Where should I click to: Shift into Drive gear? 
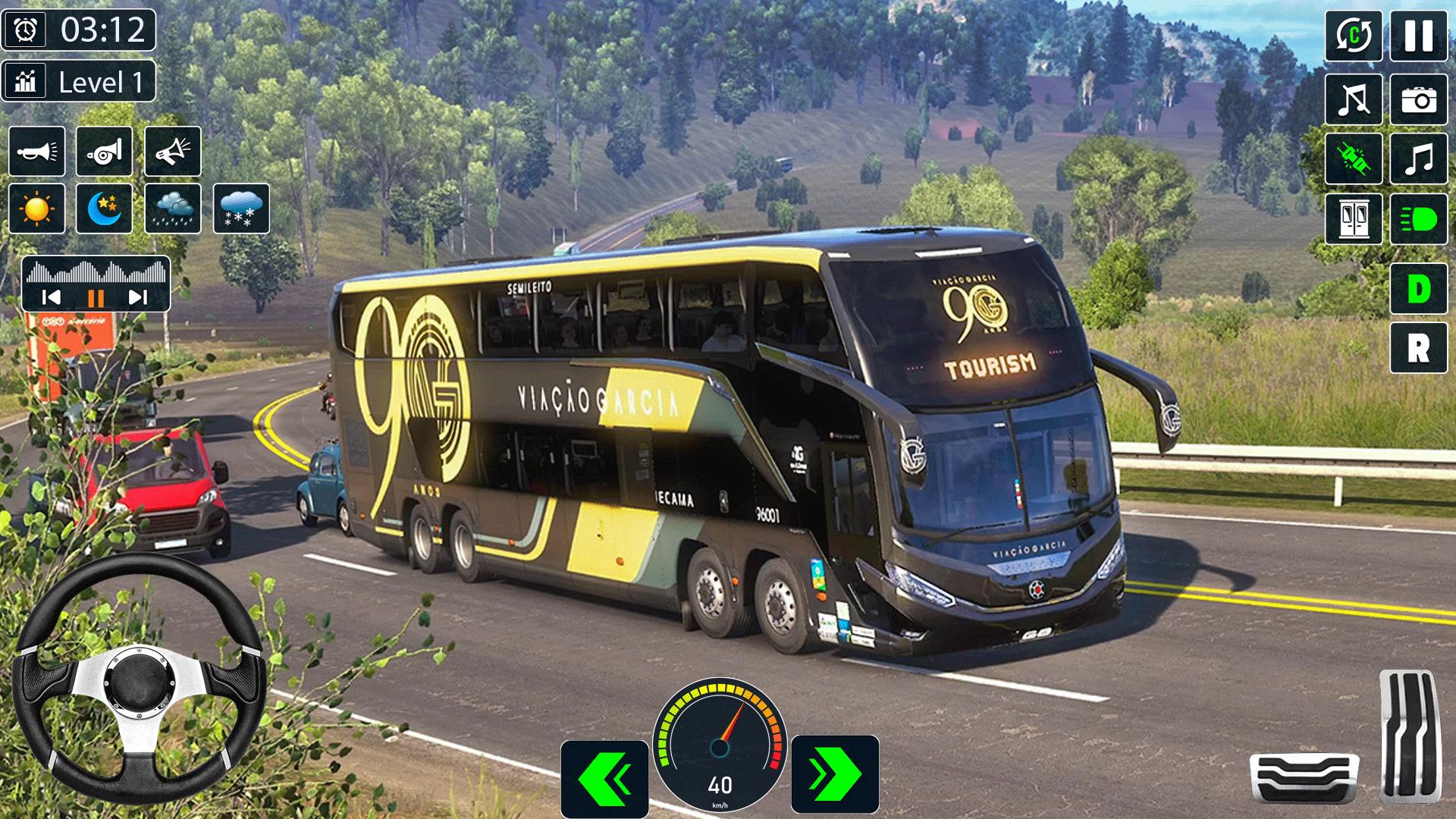(1418, 289)
